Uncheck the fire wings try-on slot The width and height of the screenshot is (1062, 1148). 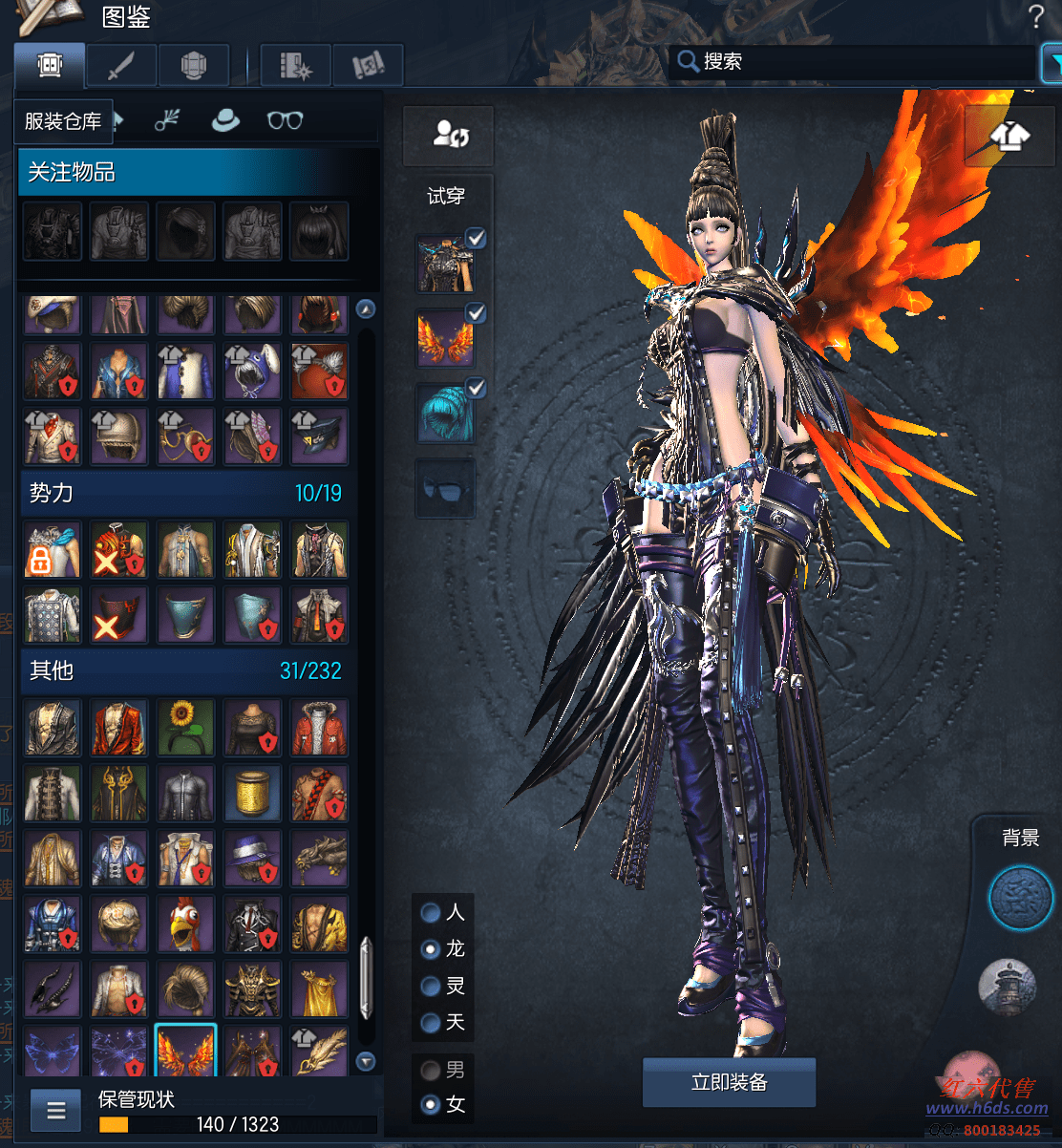(x=476, y=312)
